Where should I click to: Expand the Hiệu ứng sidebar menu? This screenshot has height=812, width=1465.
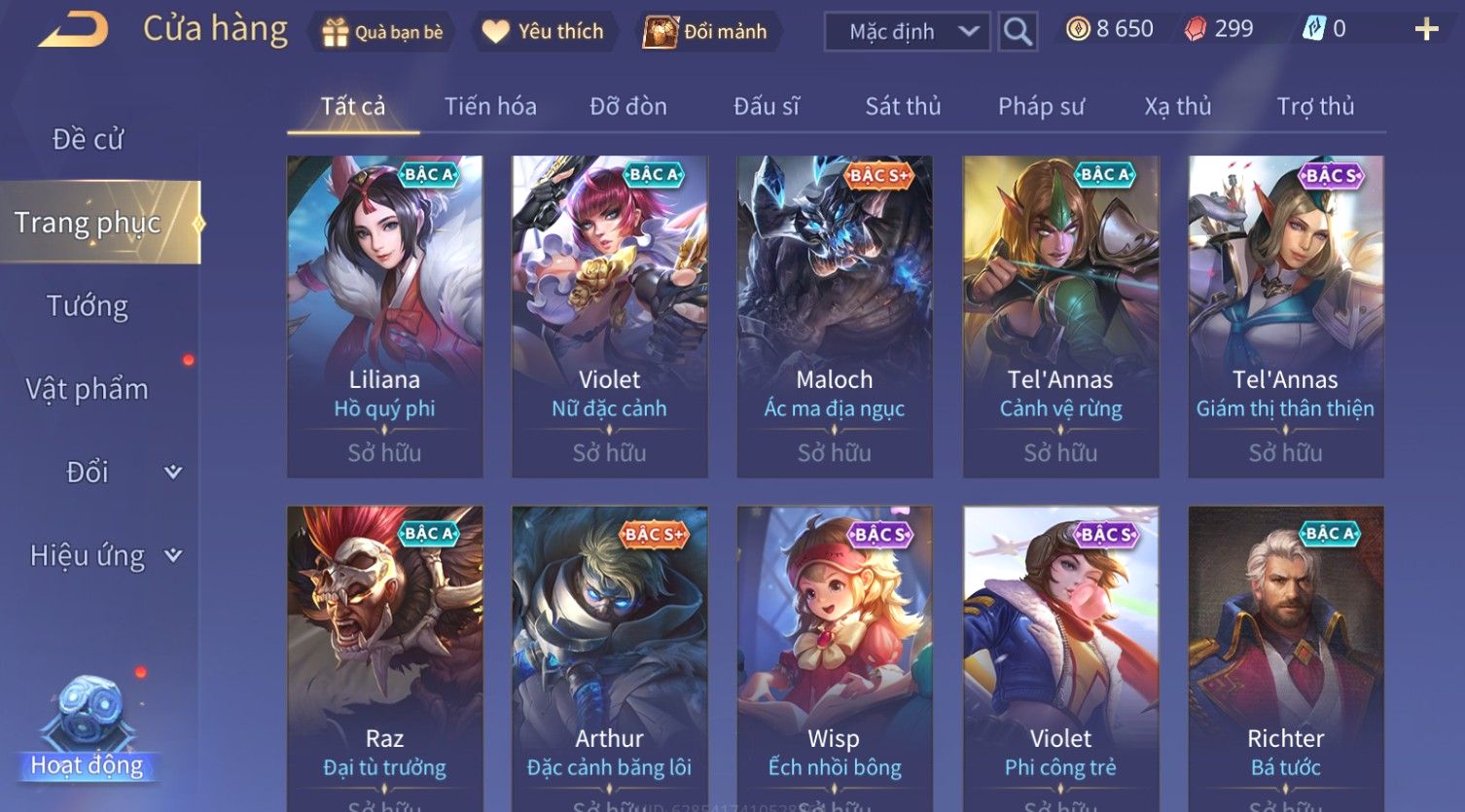[x=104, y=555]
